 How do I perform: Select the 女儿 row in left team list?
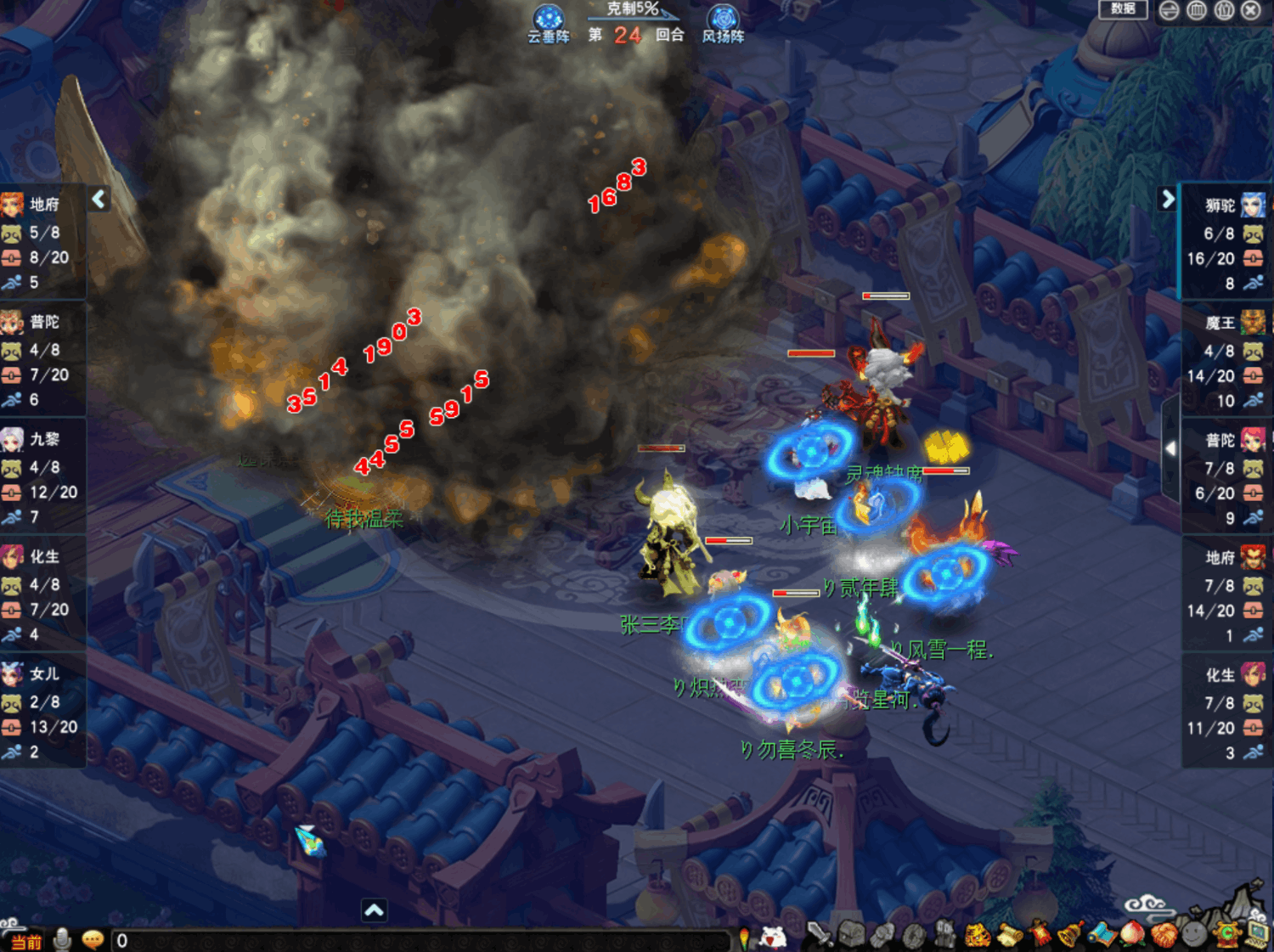click(42, 712)
